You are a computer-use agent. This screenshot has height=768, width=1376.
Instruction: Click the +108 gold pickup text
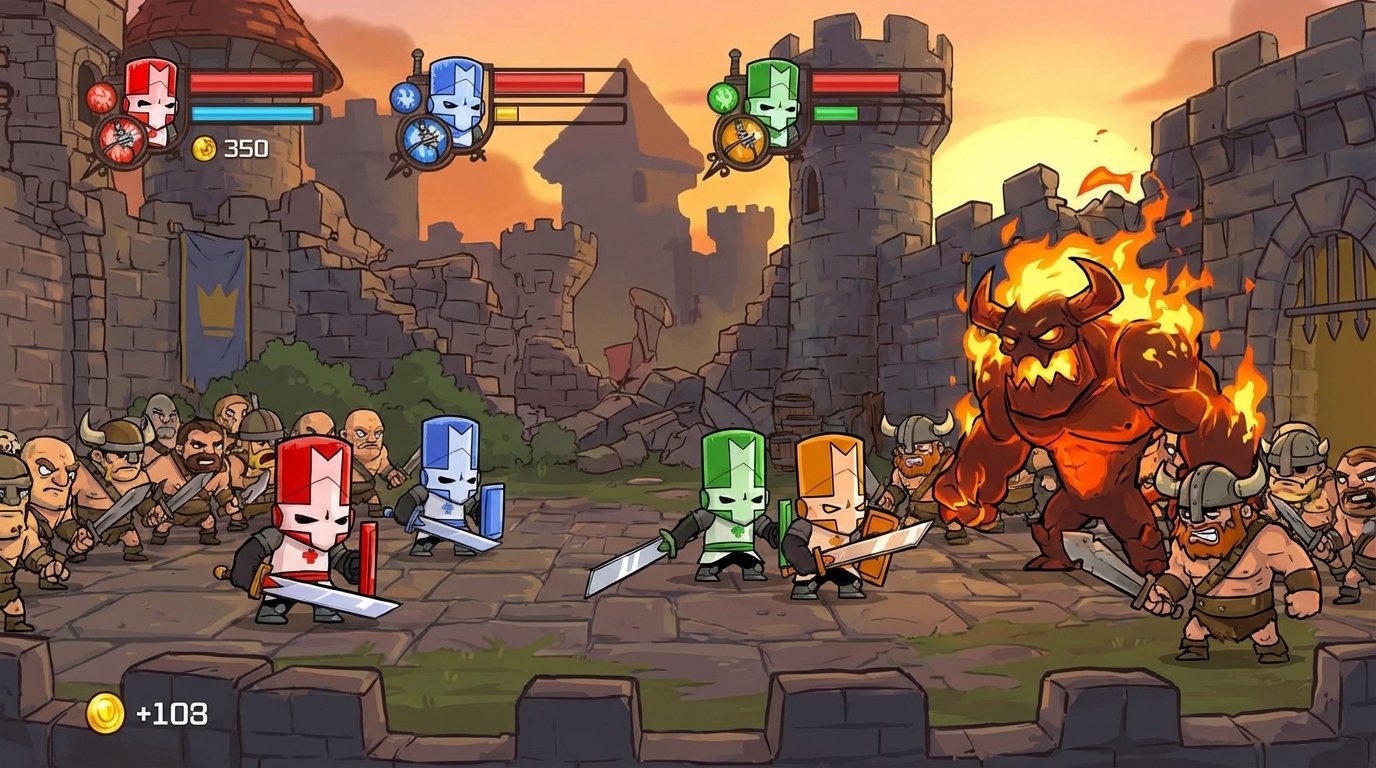coord(172,713)
